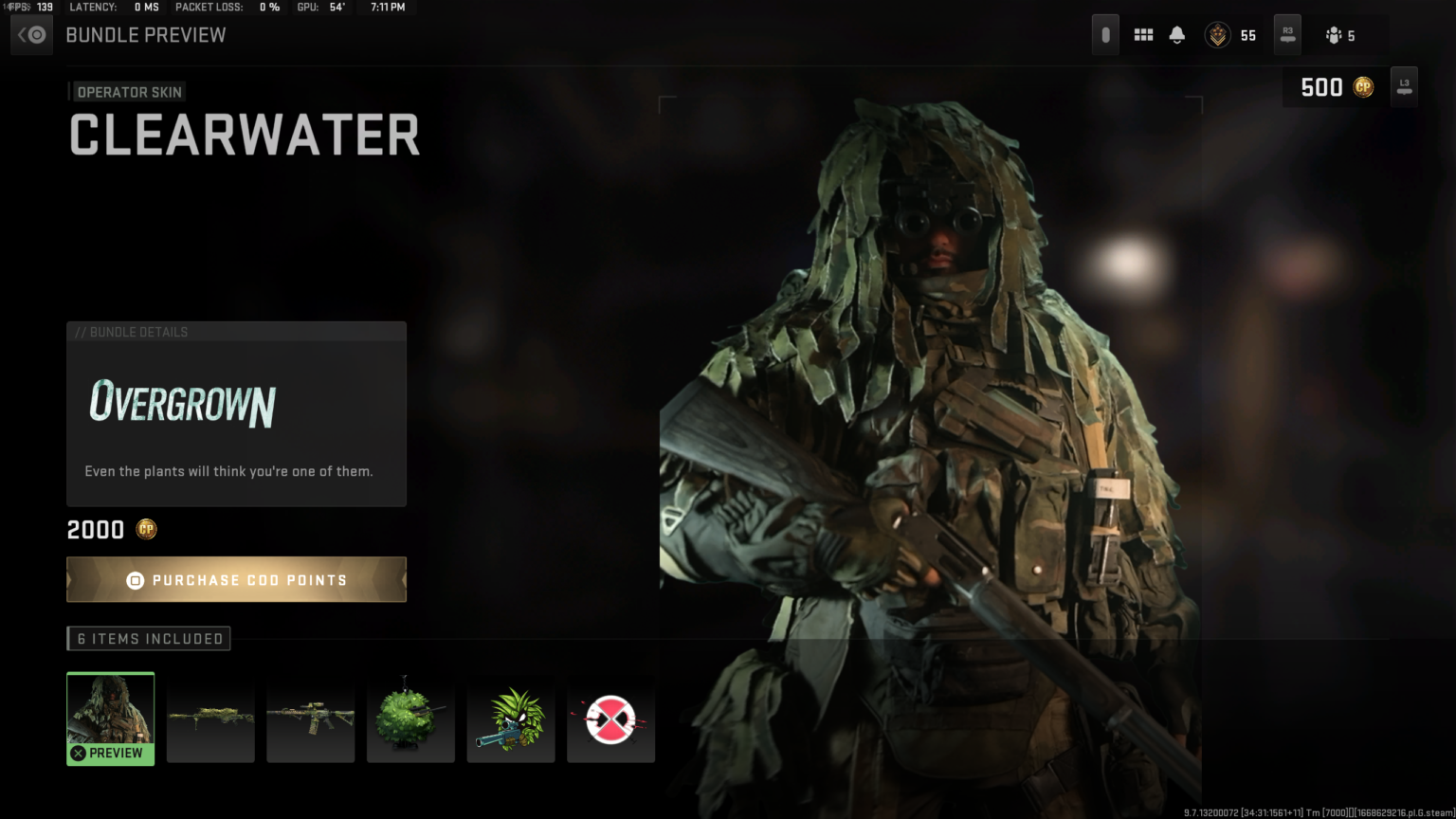Click the coin icon next to the 2000 price
This screenshot has height=819, width=1456.
click(x=145, y=529)
